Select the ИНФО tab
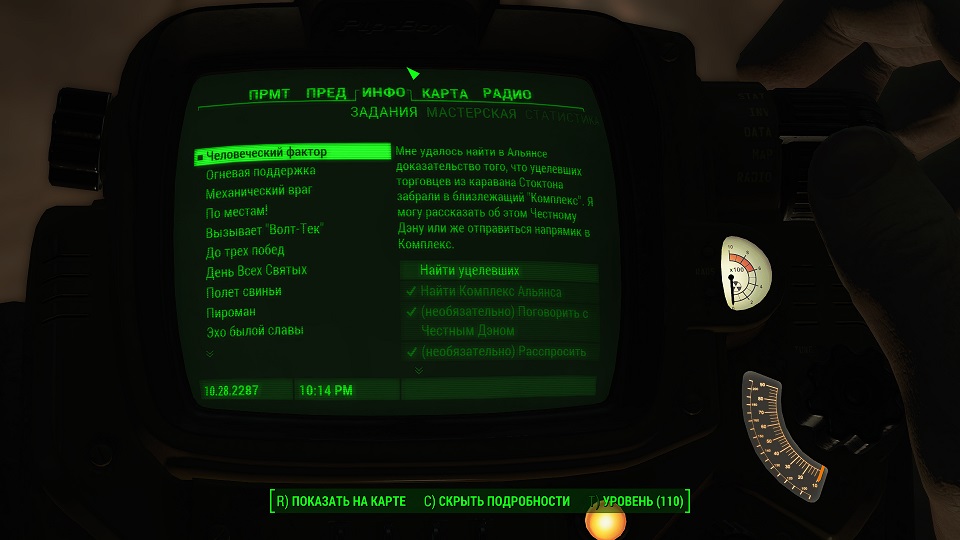Image resolution: width=960 pixels, height=540 pixels. tap(384, 93)
